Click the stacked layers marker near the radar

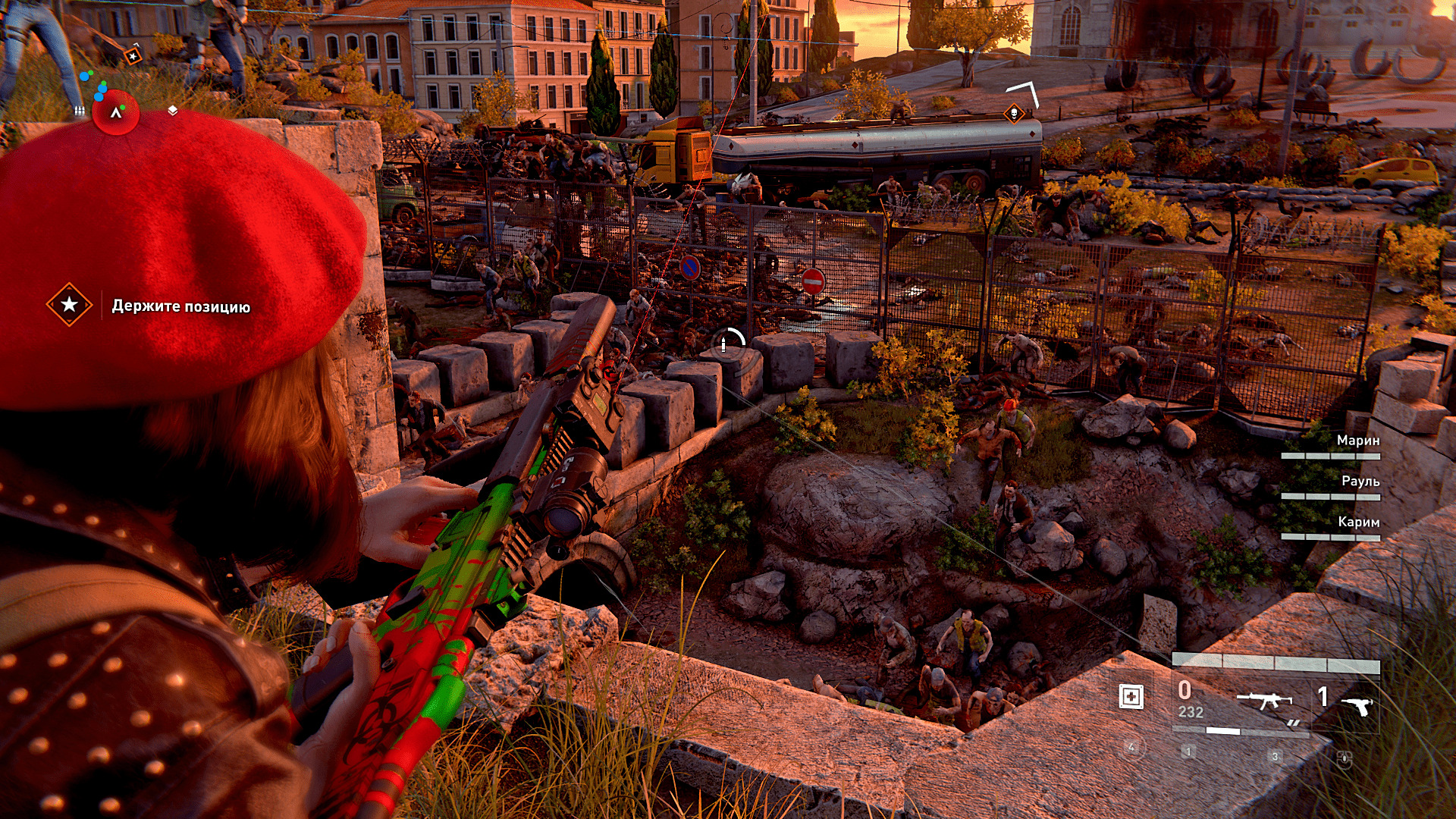click(173, 111)
